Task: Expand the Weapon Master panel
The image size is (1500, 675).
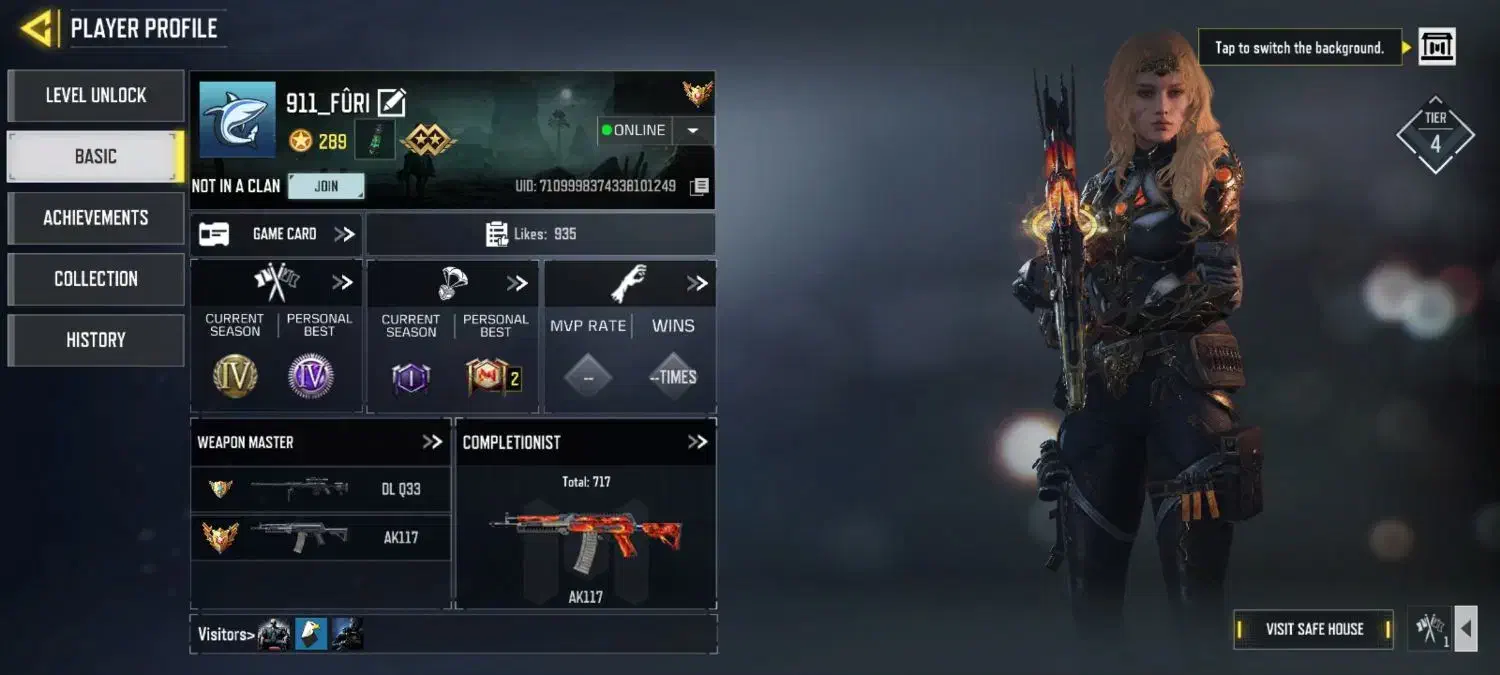Action: [x=432, y=442]
